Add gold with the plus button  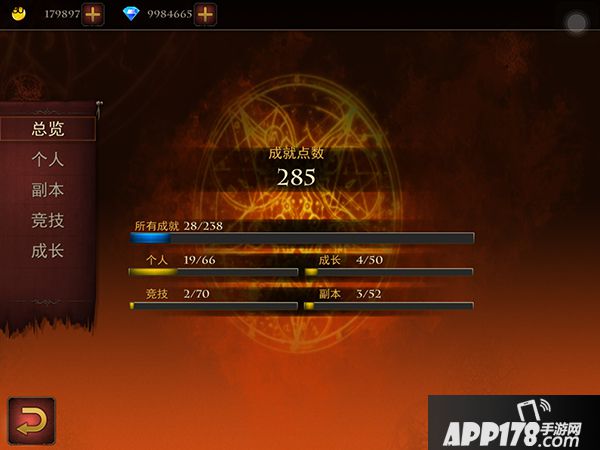[92, 14]
